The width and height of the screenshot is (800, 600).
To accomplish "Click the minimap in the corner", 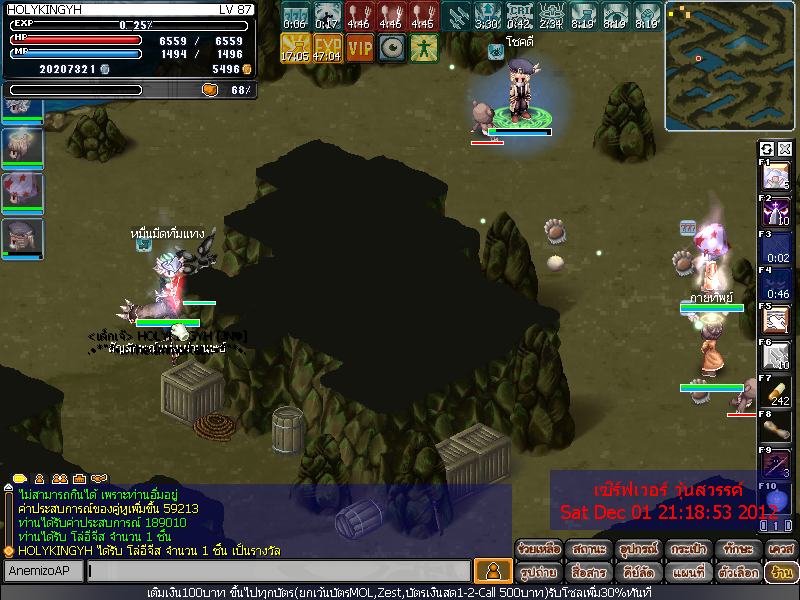I will coord(730,66).
